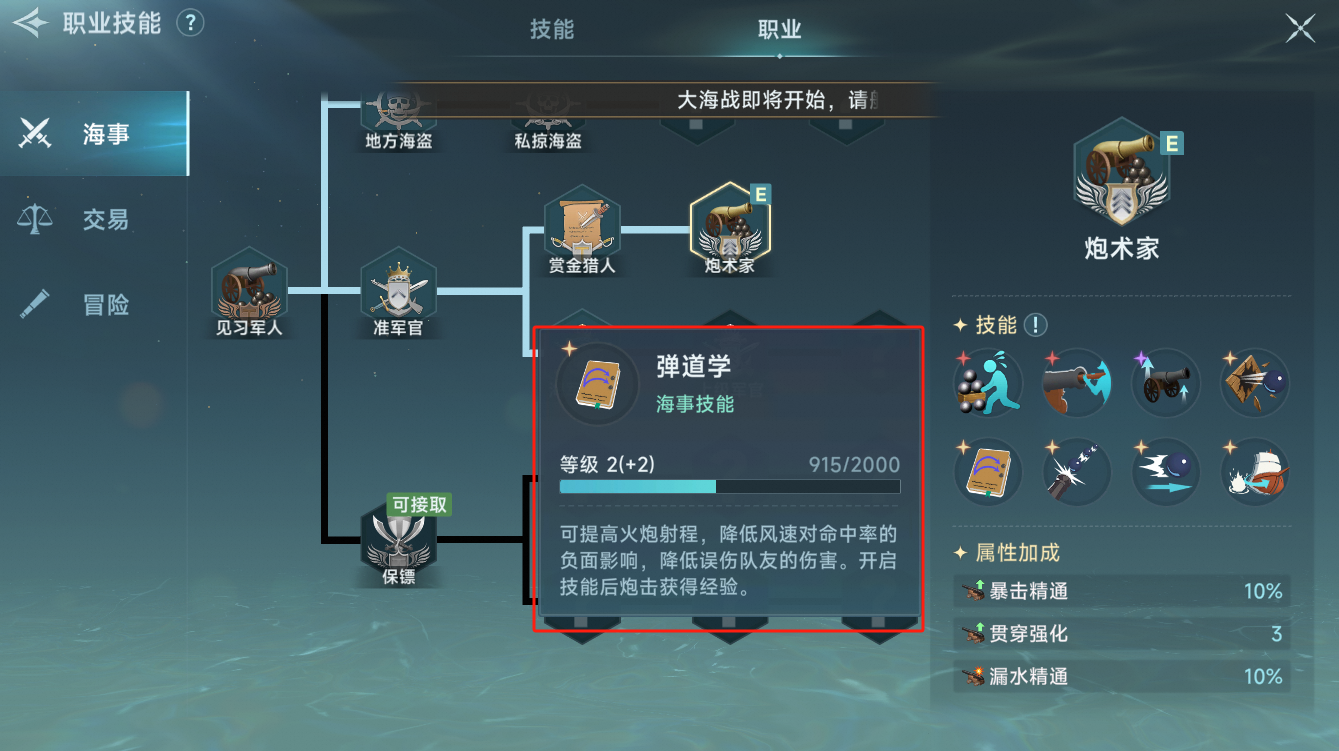Click the ship skill icon at the grid's end

tap(1254, 471)
